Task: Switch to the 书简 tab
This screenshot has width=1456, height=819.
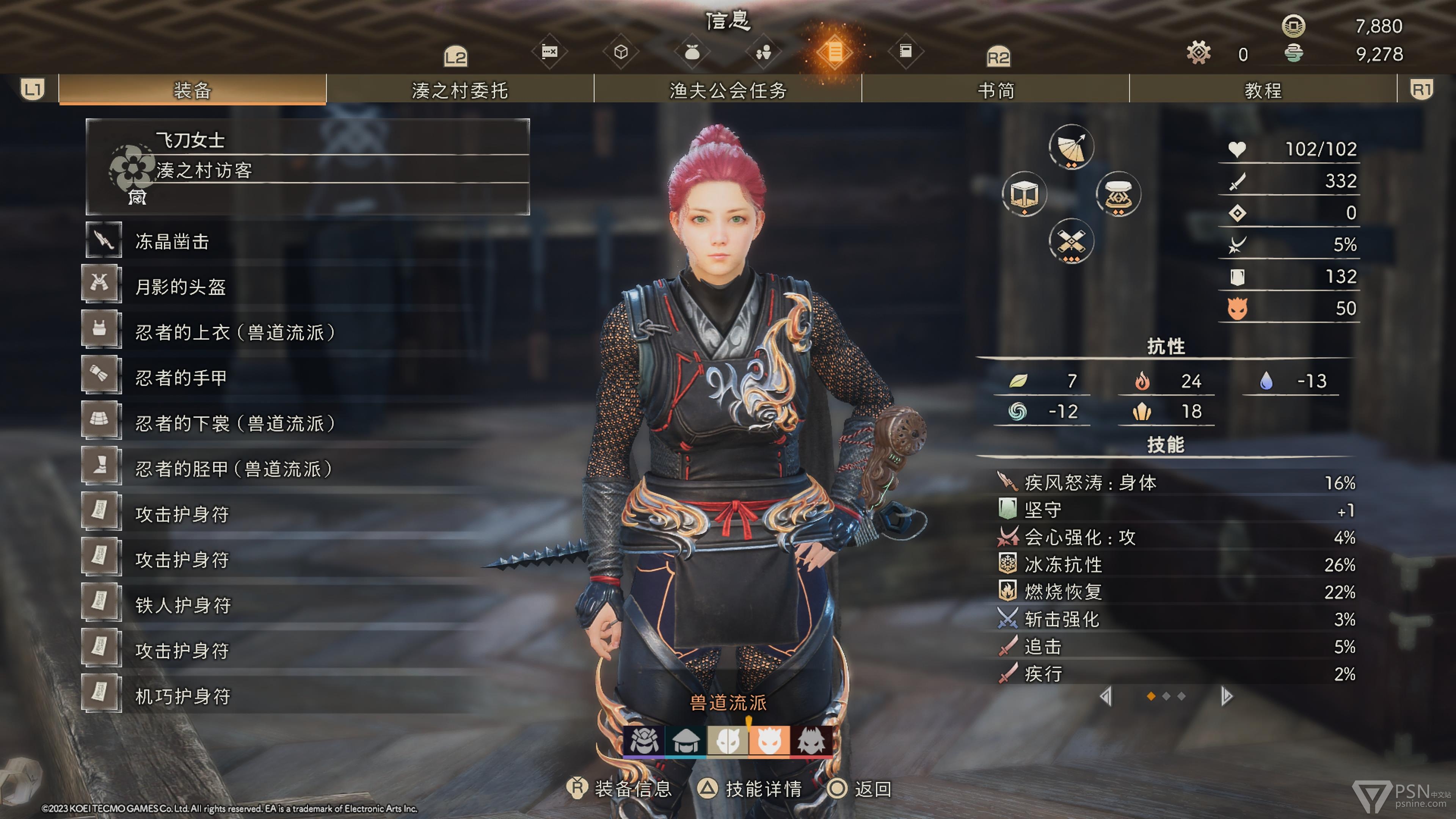Action: (x=996, y=90)
